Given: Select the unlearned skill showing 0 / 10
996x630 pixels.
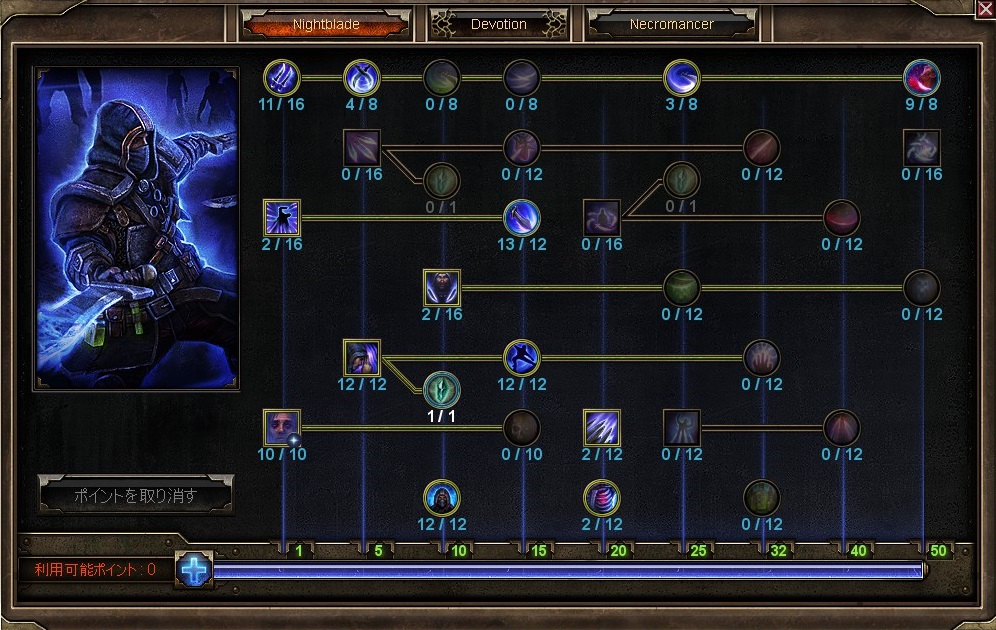Looking at the screenshot, I should pyautogui.click(x=522, y=427).
